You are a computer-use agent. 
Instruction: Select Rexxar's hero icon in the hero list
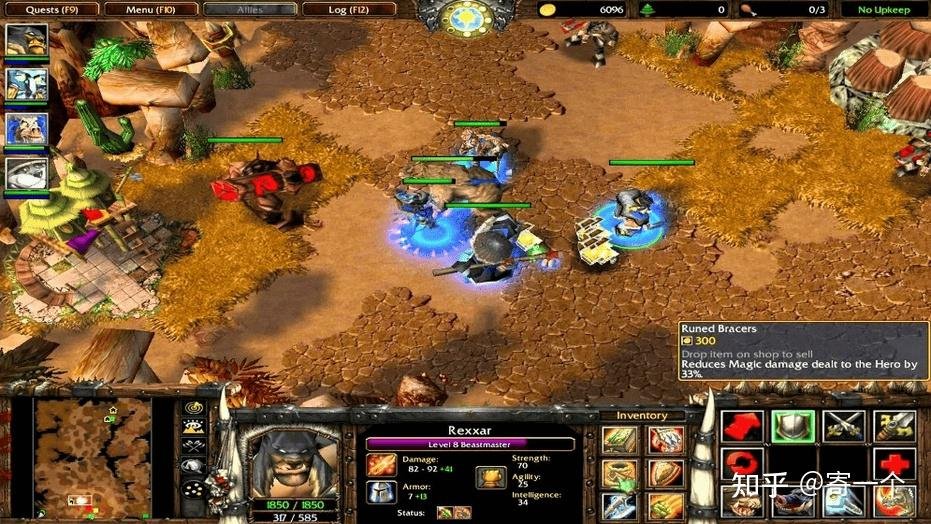(x=25, y=41)
